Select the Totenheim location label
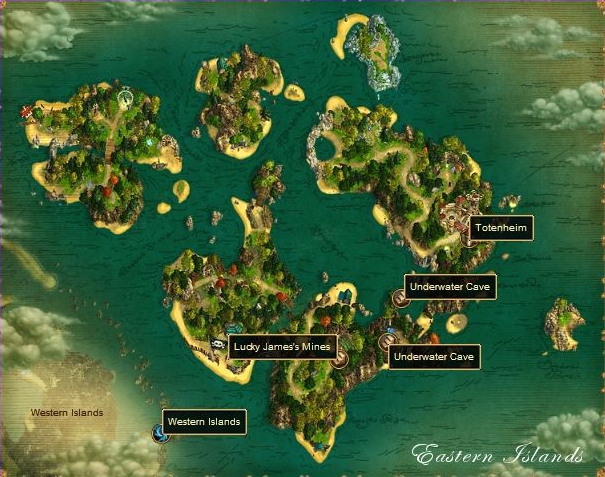This screenshot has height=477, width=605. coord(500,229)
